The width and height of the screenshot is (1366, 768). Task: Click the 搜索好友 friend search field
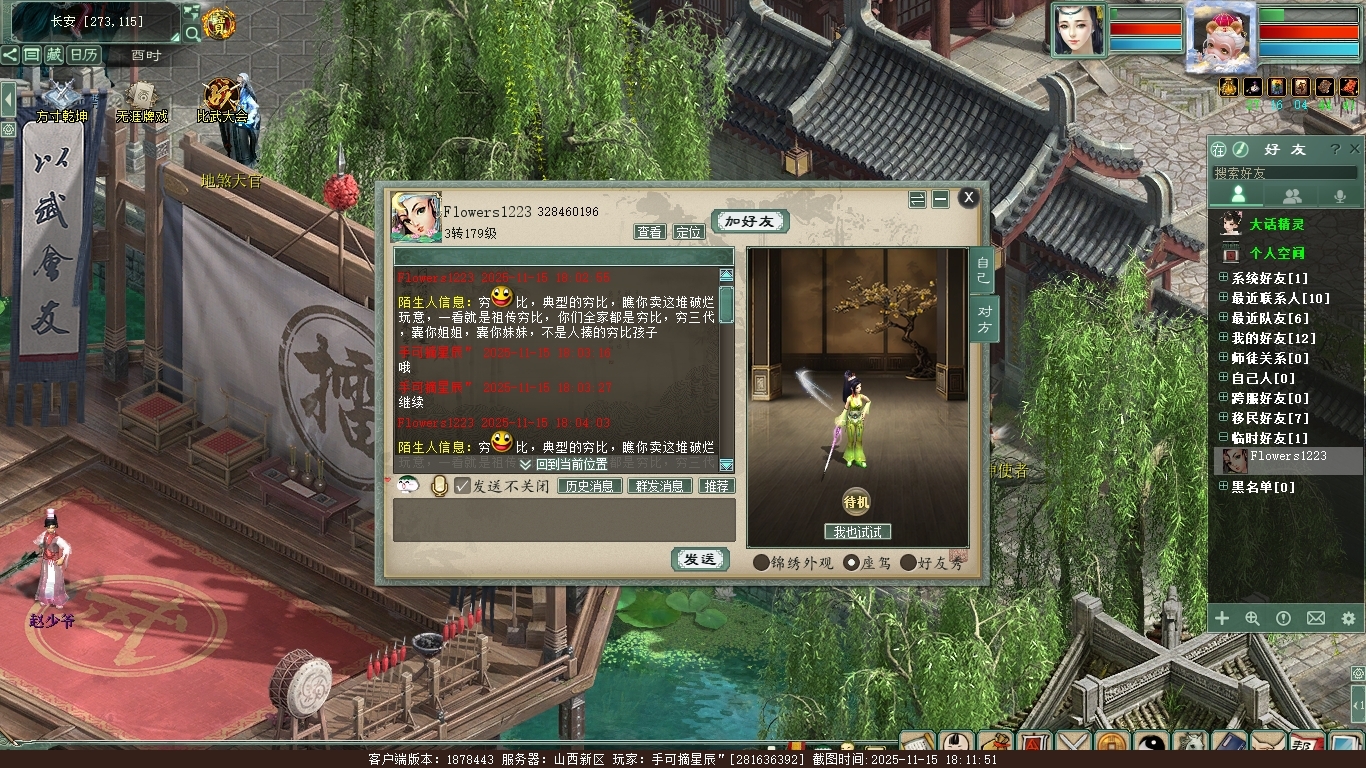click(1285, 173)
